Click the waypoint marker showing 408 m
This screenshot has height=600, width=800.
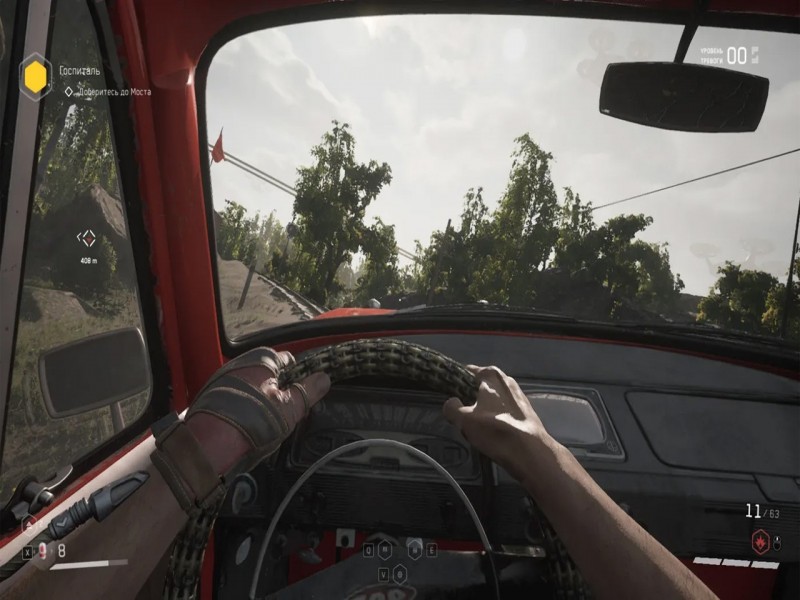tap(87, 238)
